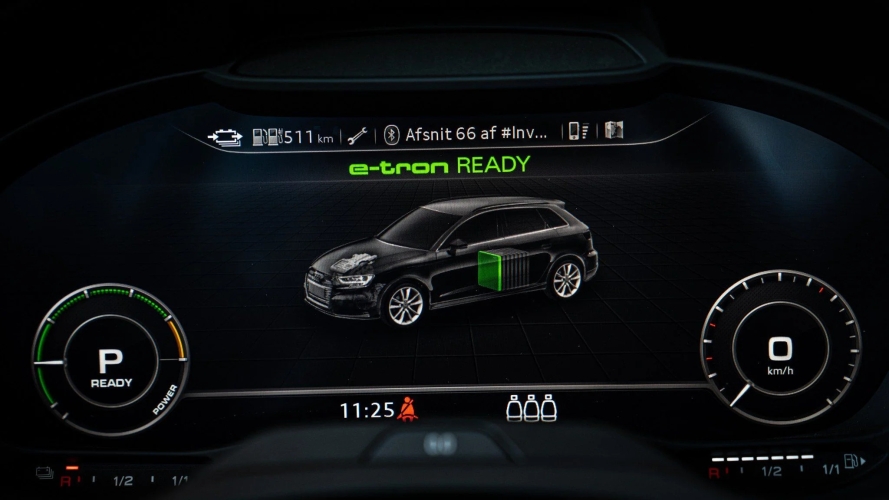
Task: Open the navigation map icon
Action: coord(614,130)
